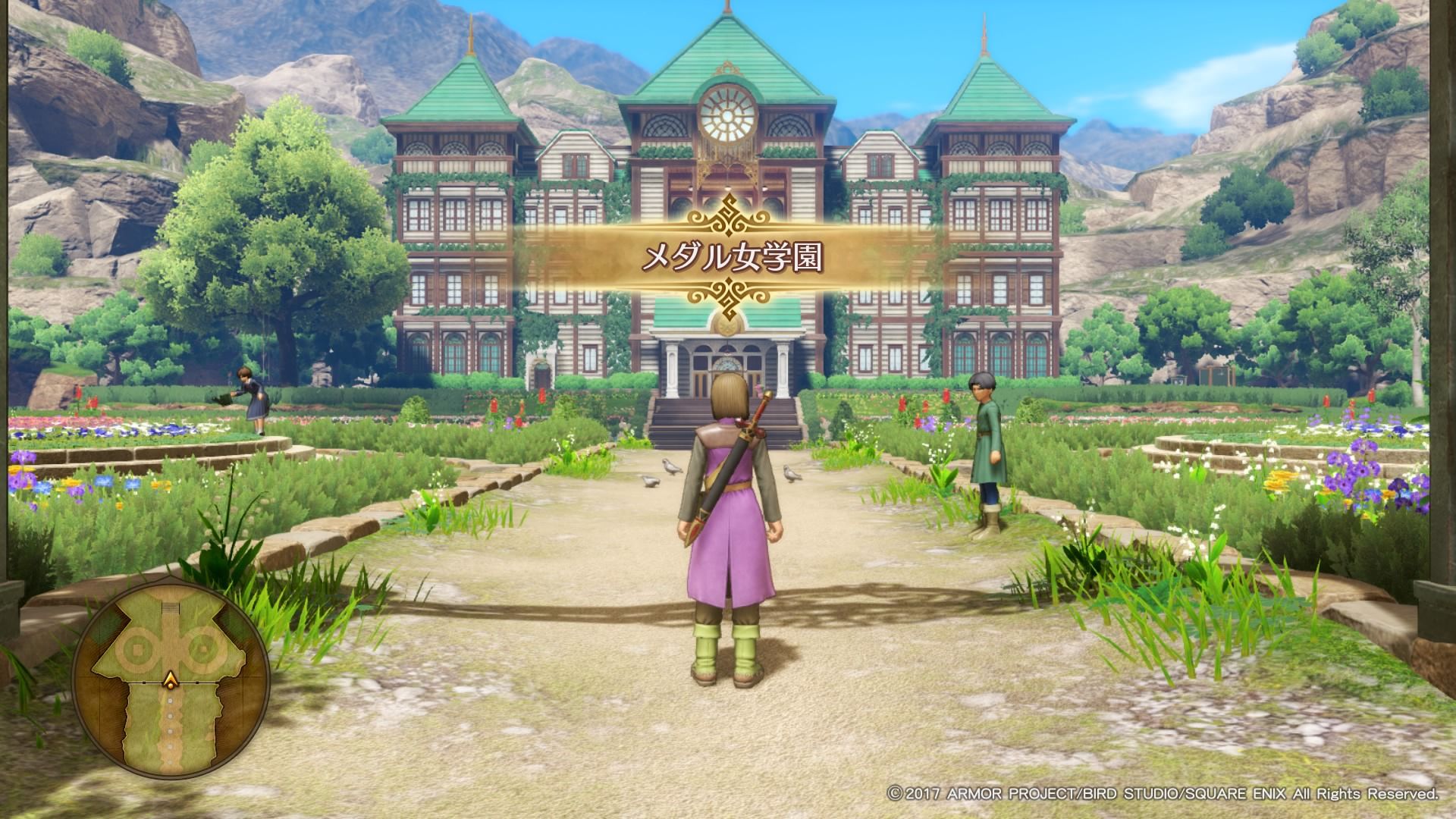1456x819 pixels.
Task: Select the staircase symbol at the minimap top
Action: point(171,606)
